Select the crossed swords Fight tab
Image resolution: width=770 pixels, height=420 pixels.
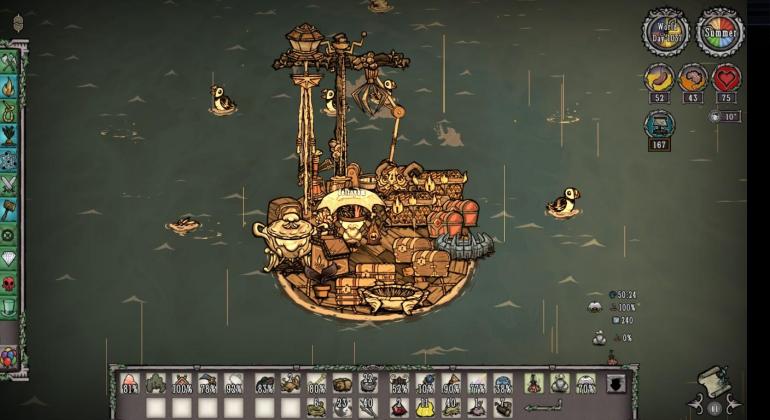9,185
